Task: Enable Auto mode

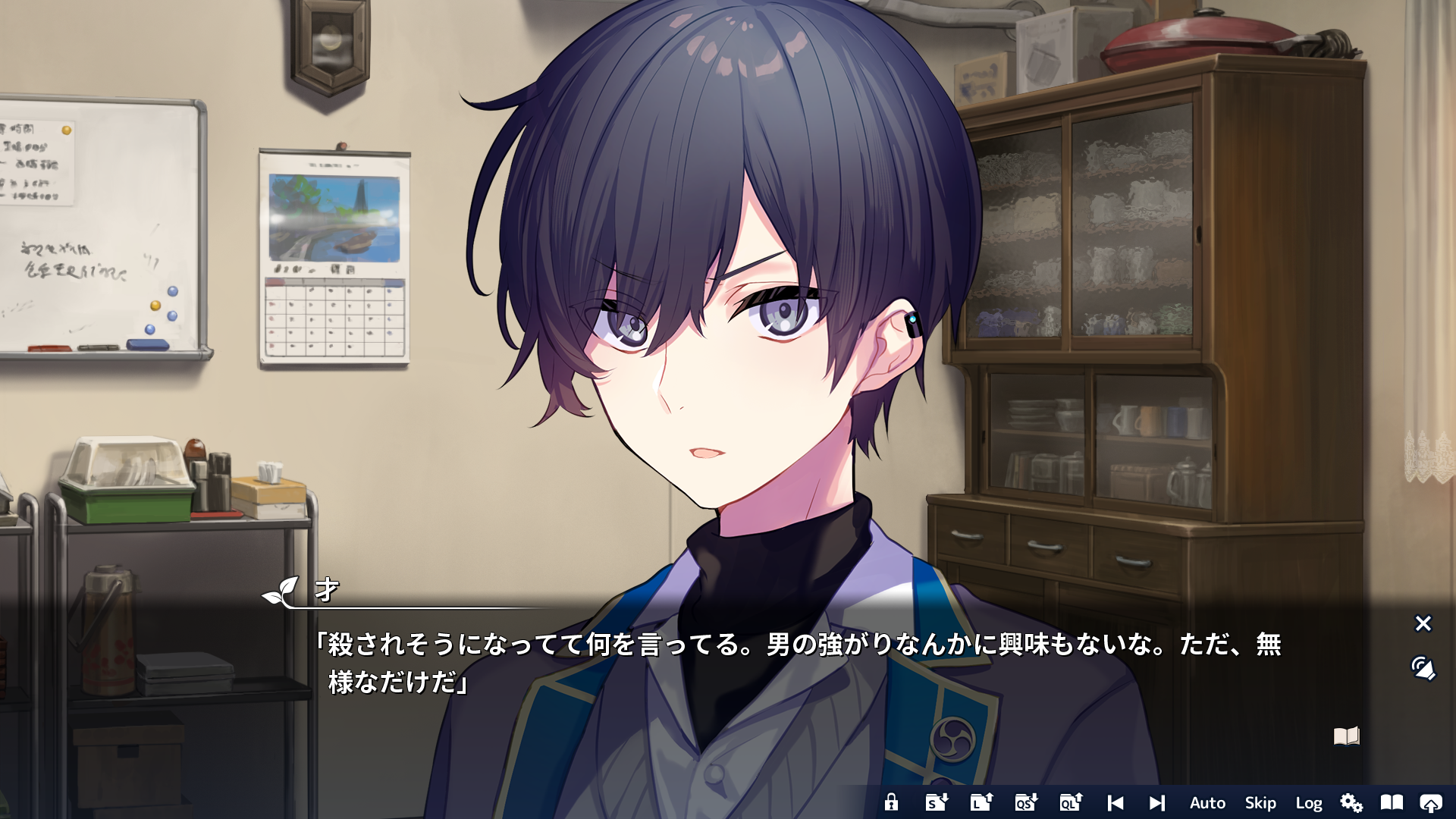Action: (x=1207, y=802)
